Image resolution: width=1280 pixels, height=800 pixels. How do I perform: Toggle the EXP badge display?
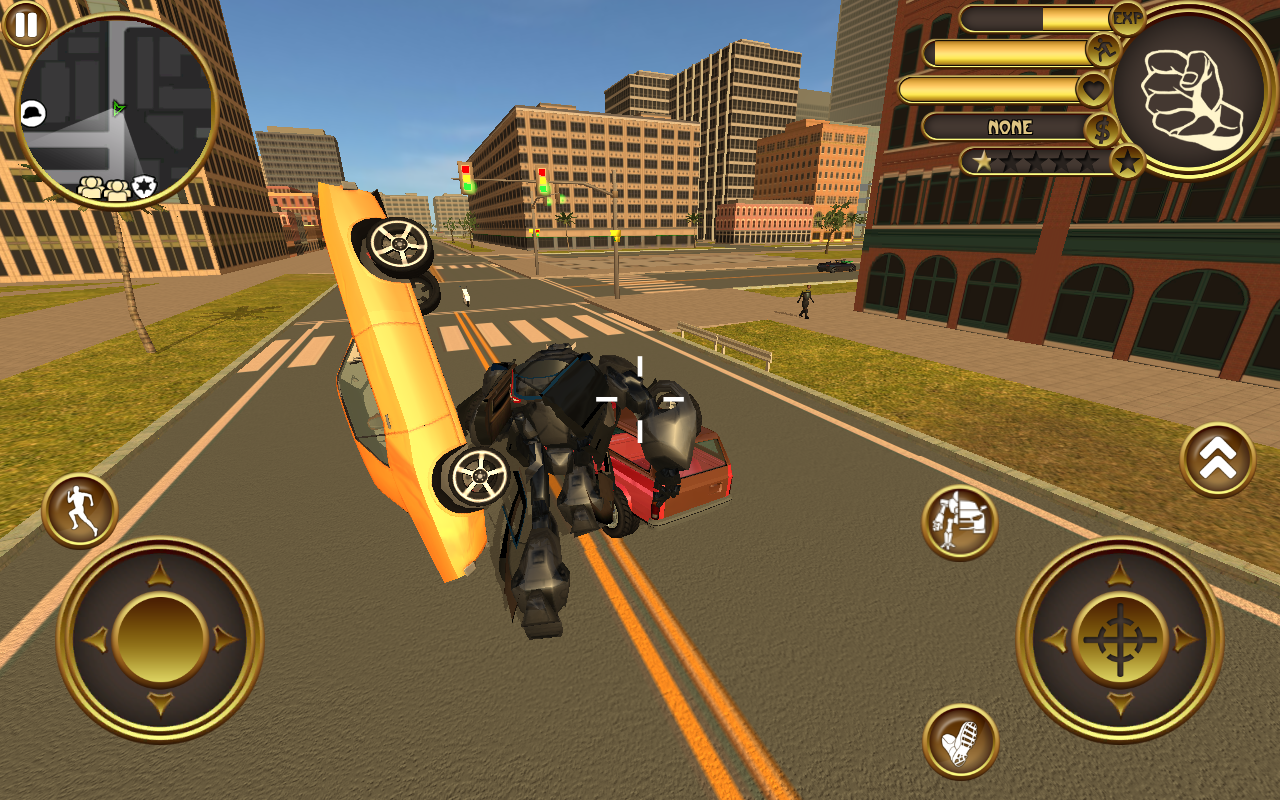coord(1128,18)
